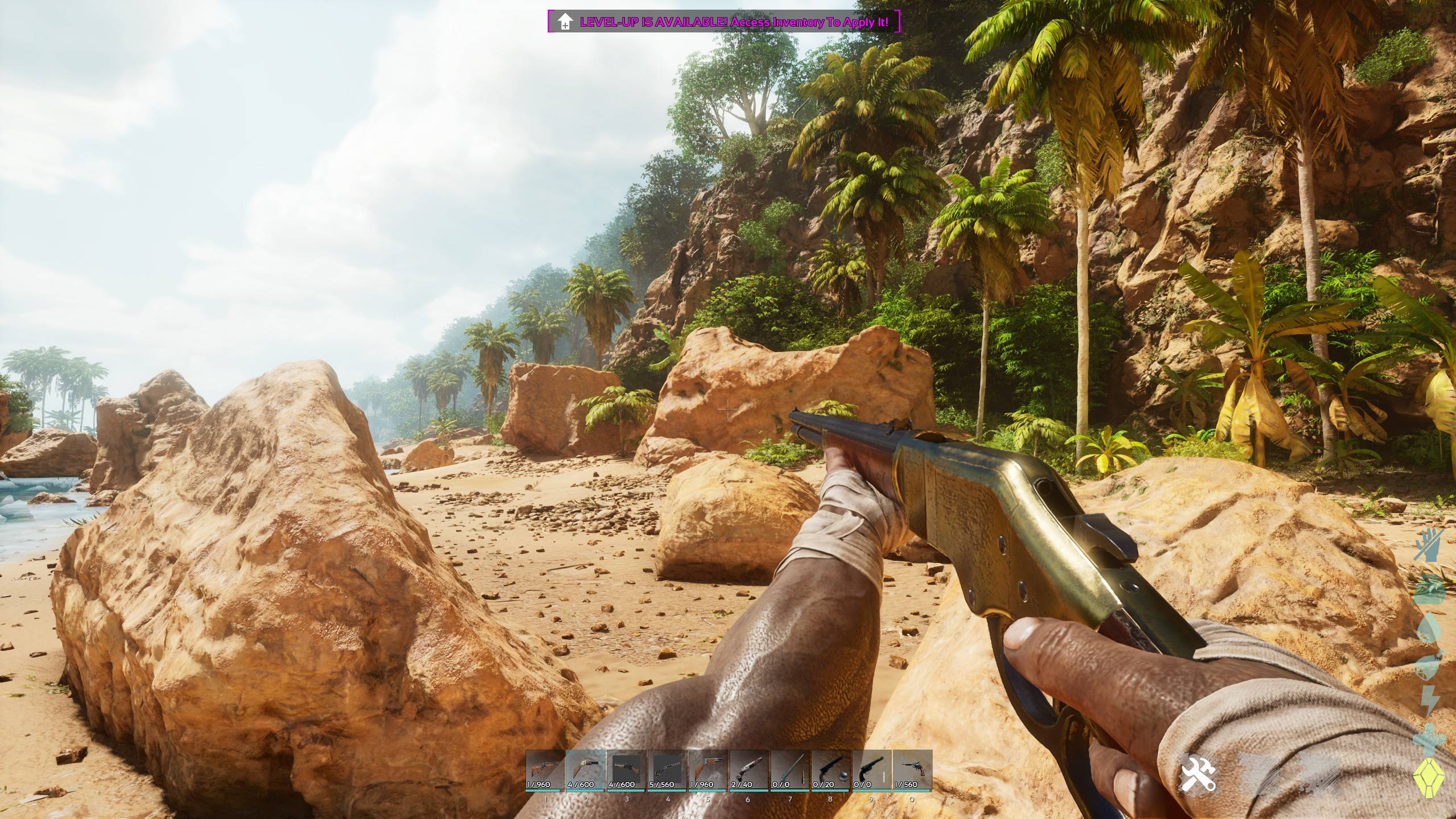Choose the black pistol with 0/20 ammo
The height and width of the screenshot is (819, 1456).
(x=830, y=770)
